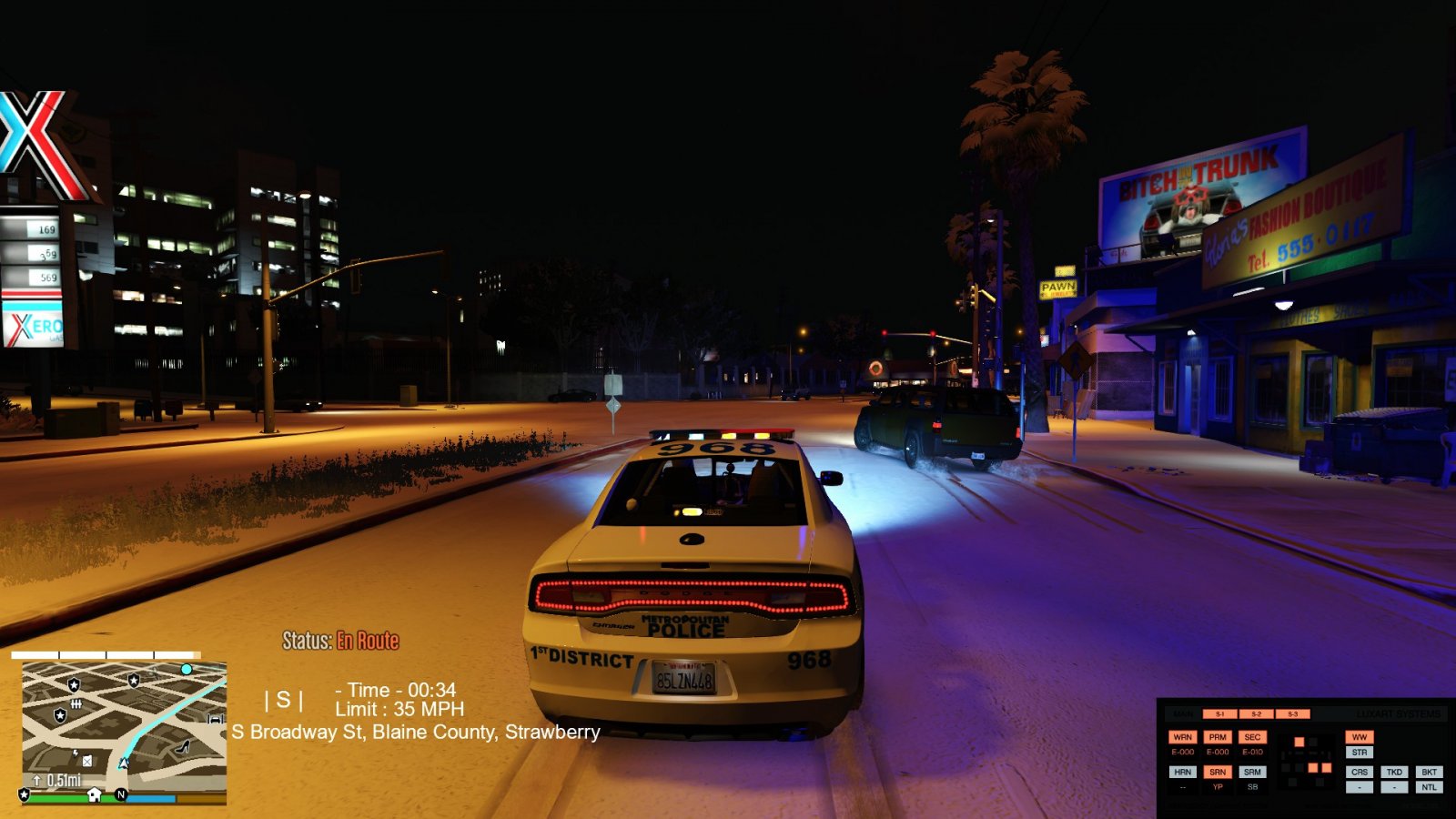
Task: Click the NTL button on the control panel
Action: (x=1429, y=787)
